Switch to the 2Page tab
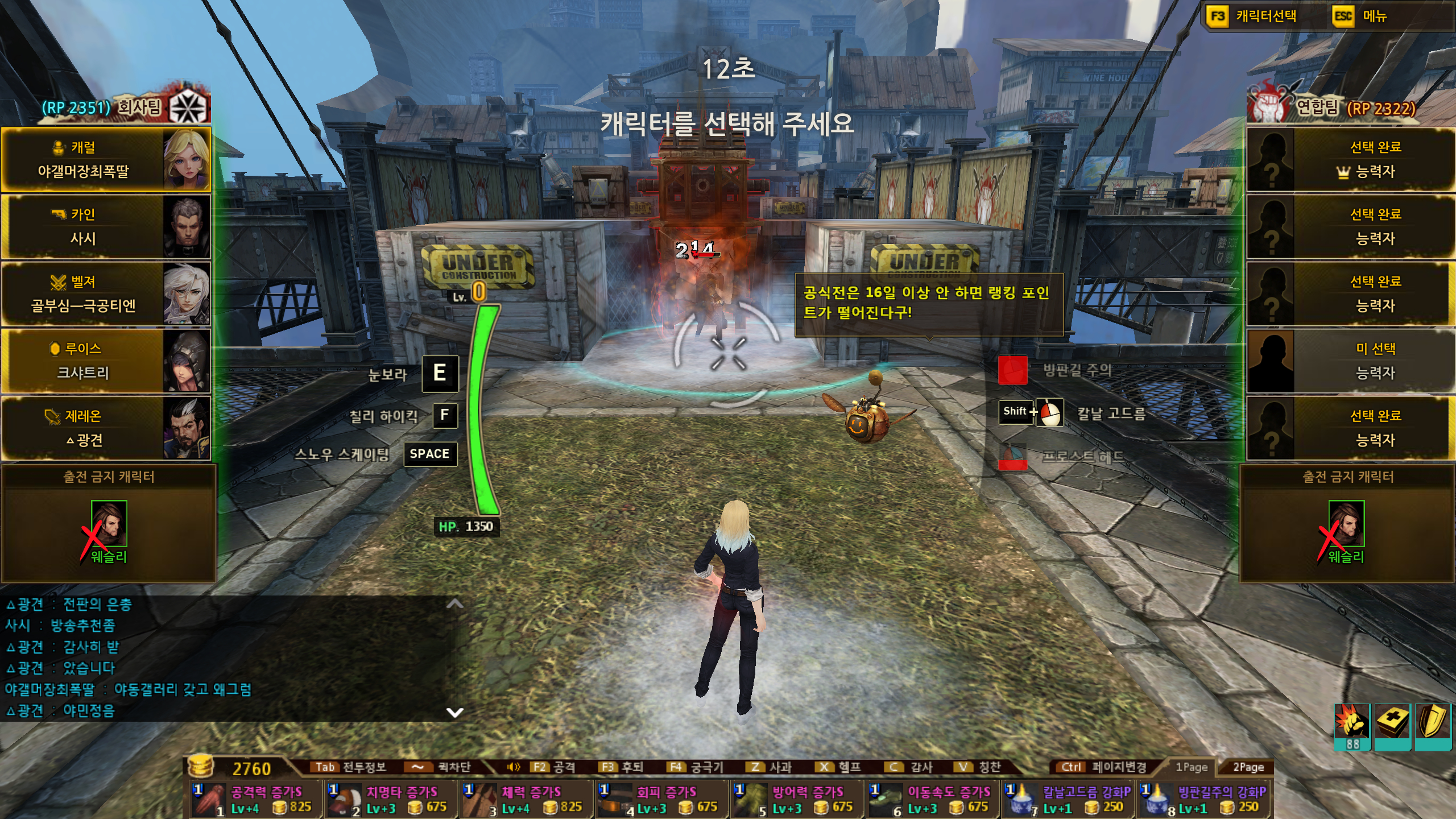 point(1248,767)
